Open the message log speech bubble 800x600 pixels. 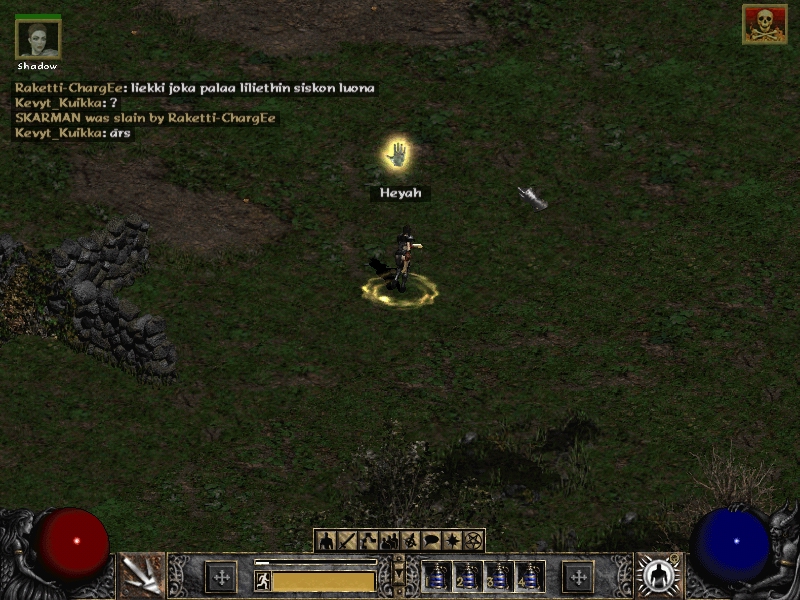coord(432,541)
